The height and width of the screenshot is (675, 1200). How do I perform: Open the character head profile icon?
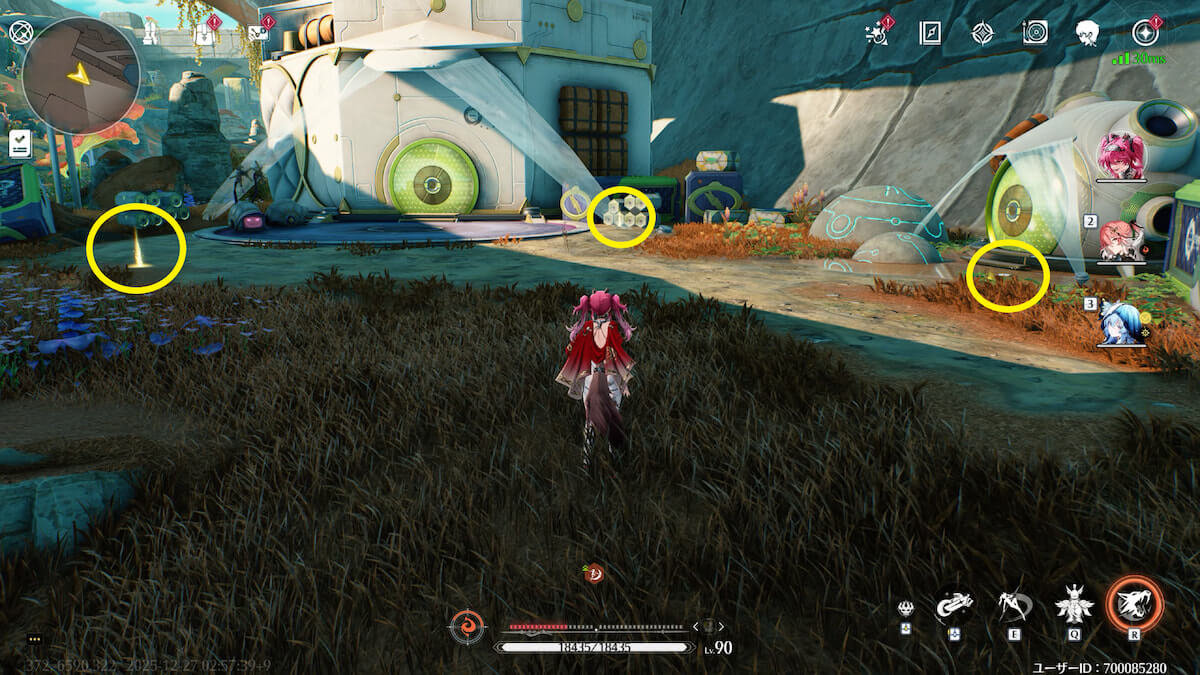click(x=1088, y=33)
